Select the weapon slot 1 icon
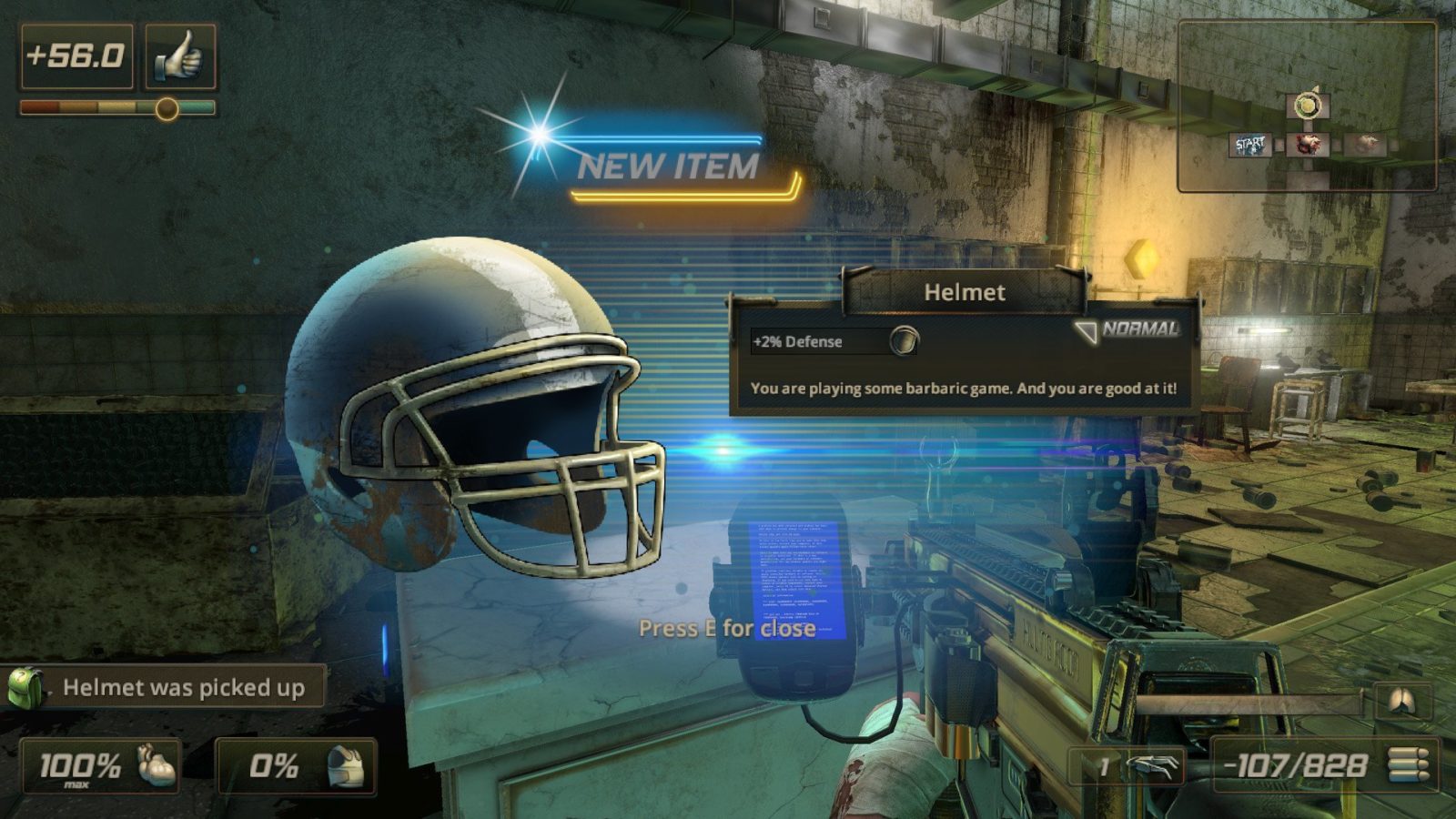 tap(1151, 766)
